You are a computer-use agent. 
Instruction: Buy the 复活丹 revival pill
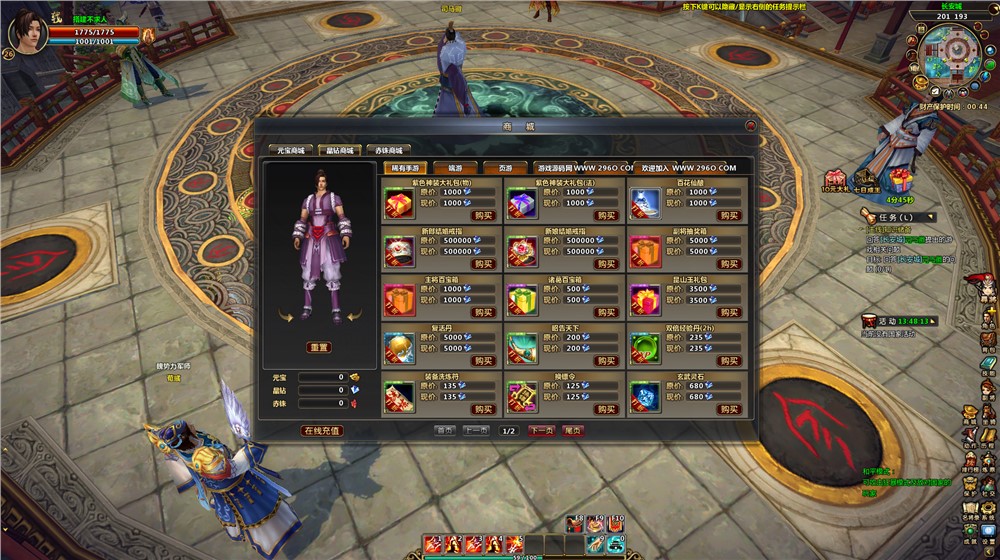(484, 361)
